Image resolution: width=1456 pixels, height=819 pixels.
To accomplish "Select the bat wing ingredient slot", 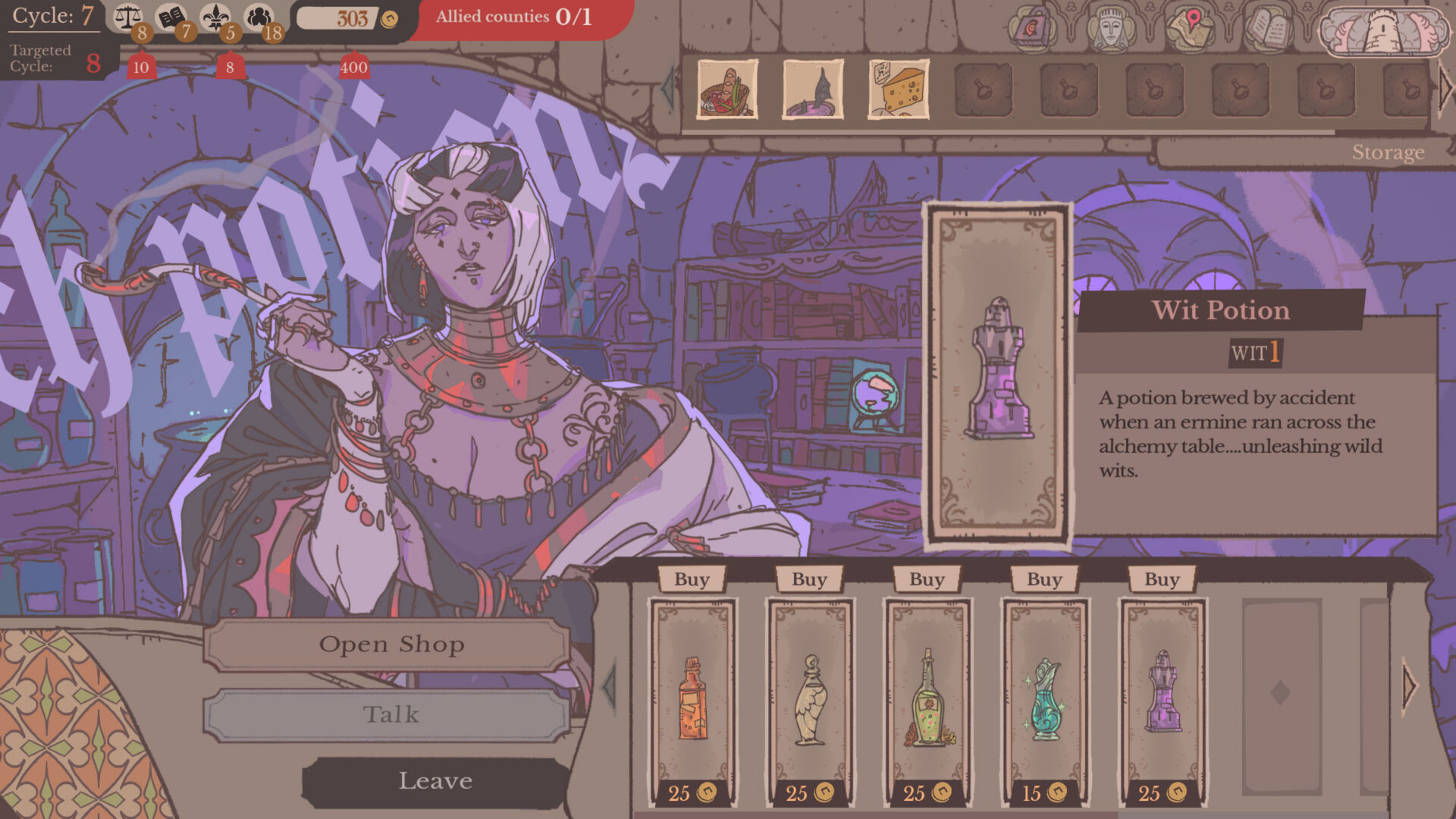I will click(x=813, y=90).
